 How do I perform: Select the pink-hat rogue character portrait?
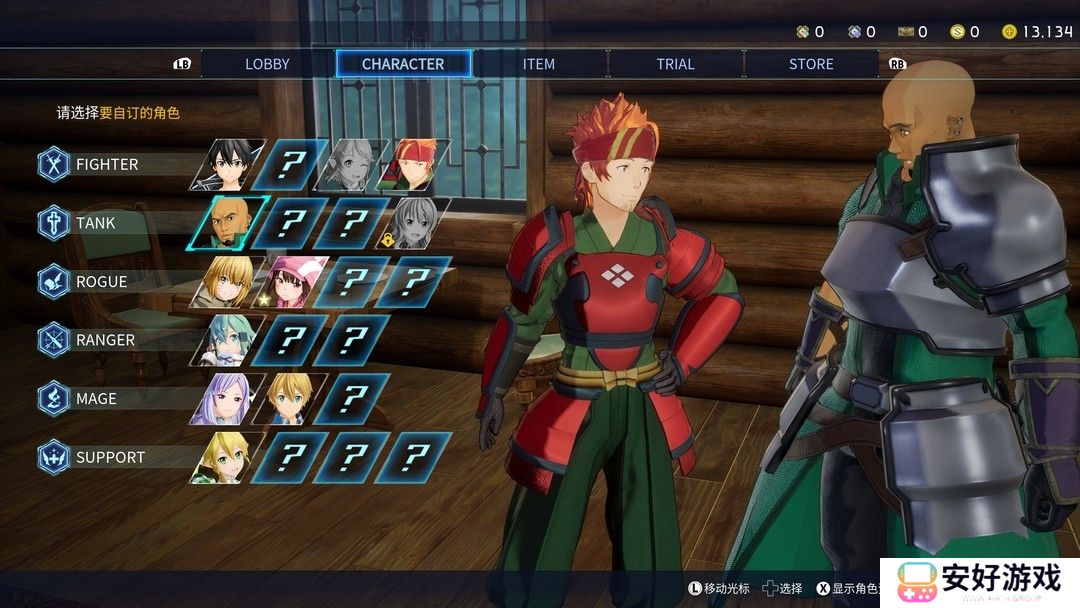289,282
